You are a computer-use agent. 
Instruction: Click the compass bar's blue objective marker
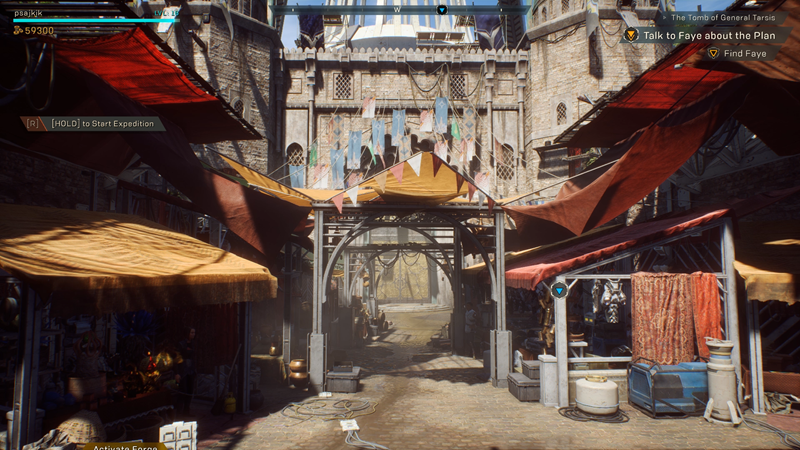[x=442, y=10]
